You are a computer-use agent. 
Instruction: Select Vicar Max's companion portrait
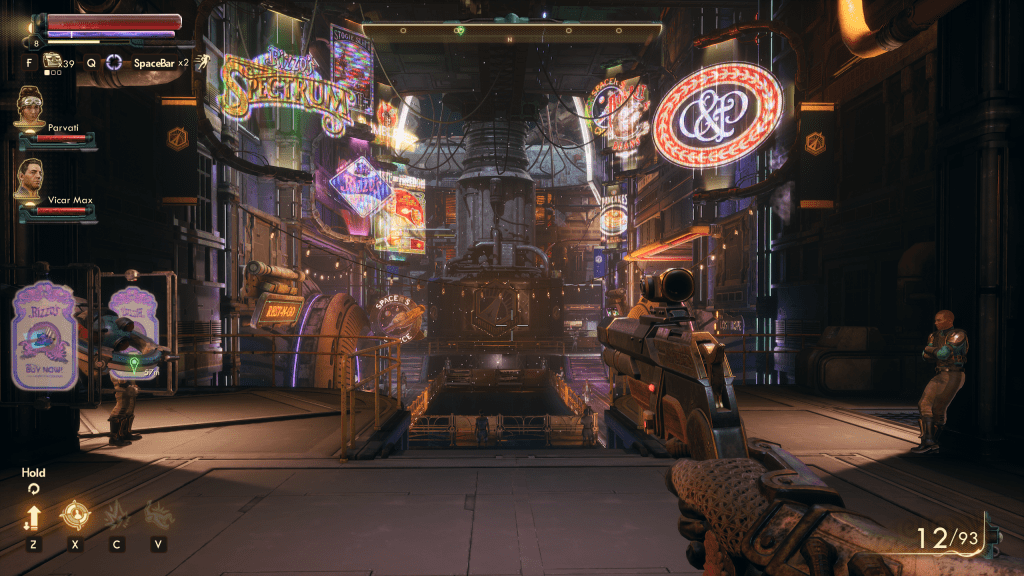(30, 177)
